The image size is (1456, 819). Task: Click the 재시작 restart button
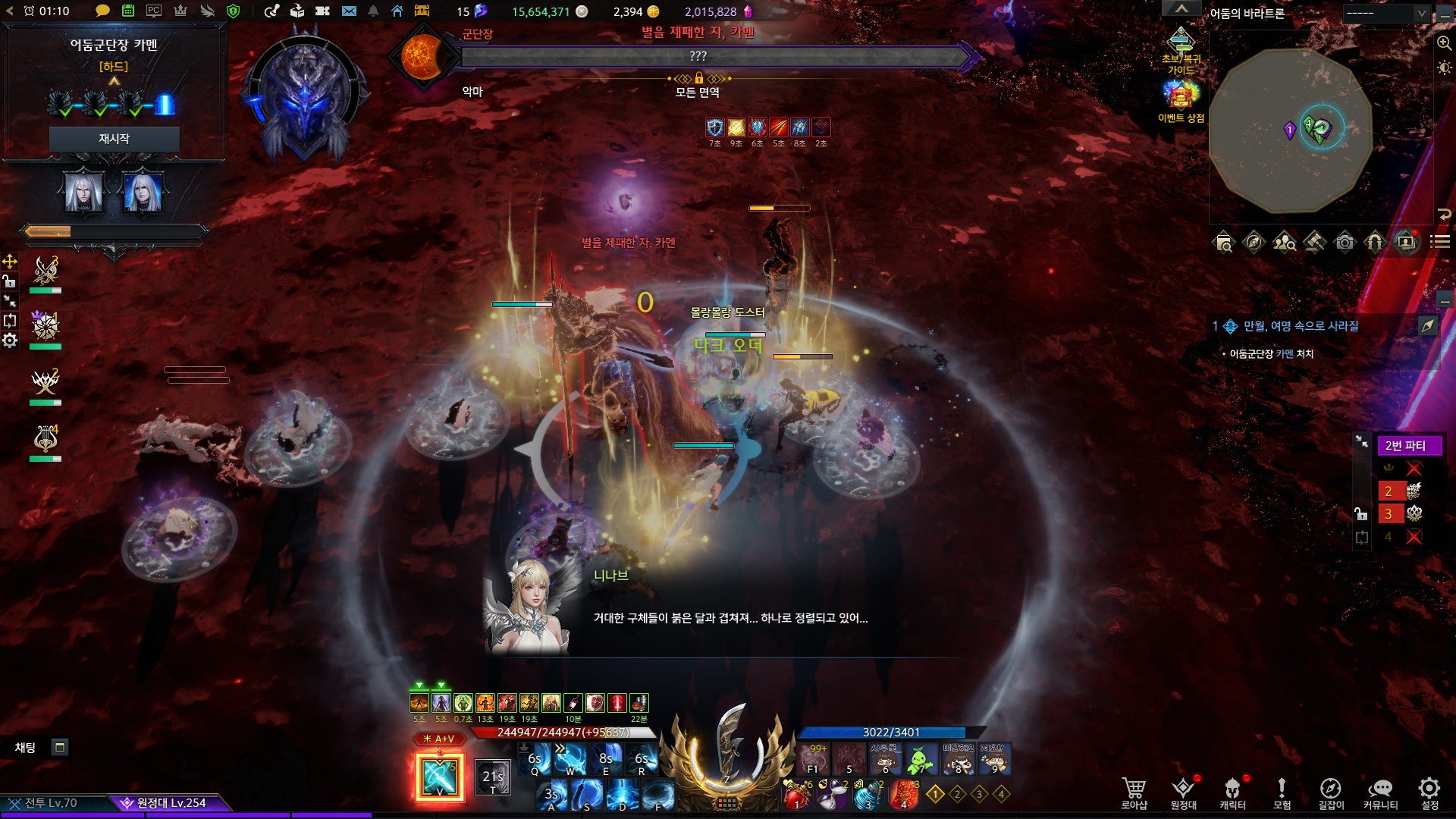(x=114, y=139)
